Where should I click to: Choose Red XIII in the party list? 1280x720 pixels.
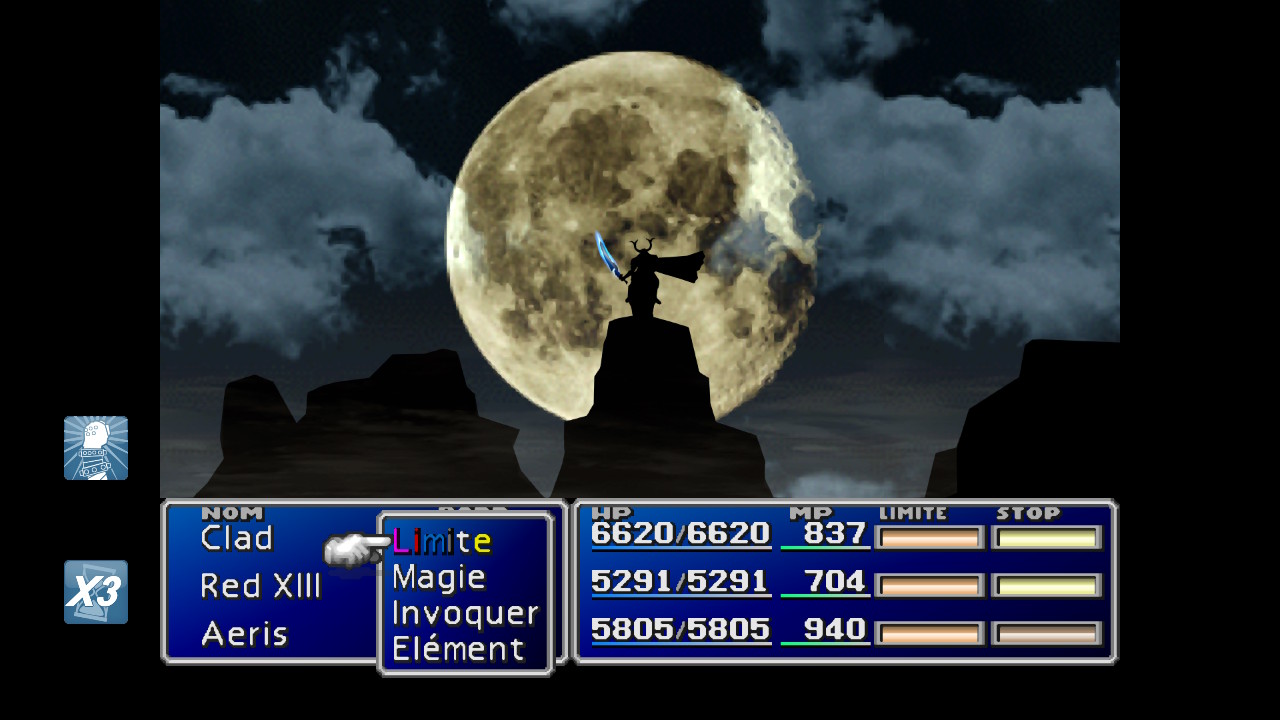(x=260, y=586)
